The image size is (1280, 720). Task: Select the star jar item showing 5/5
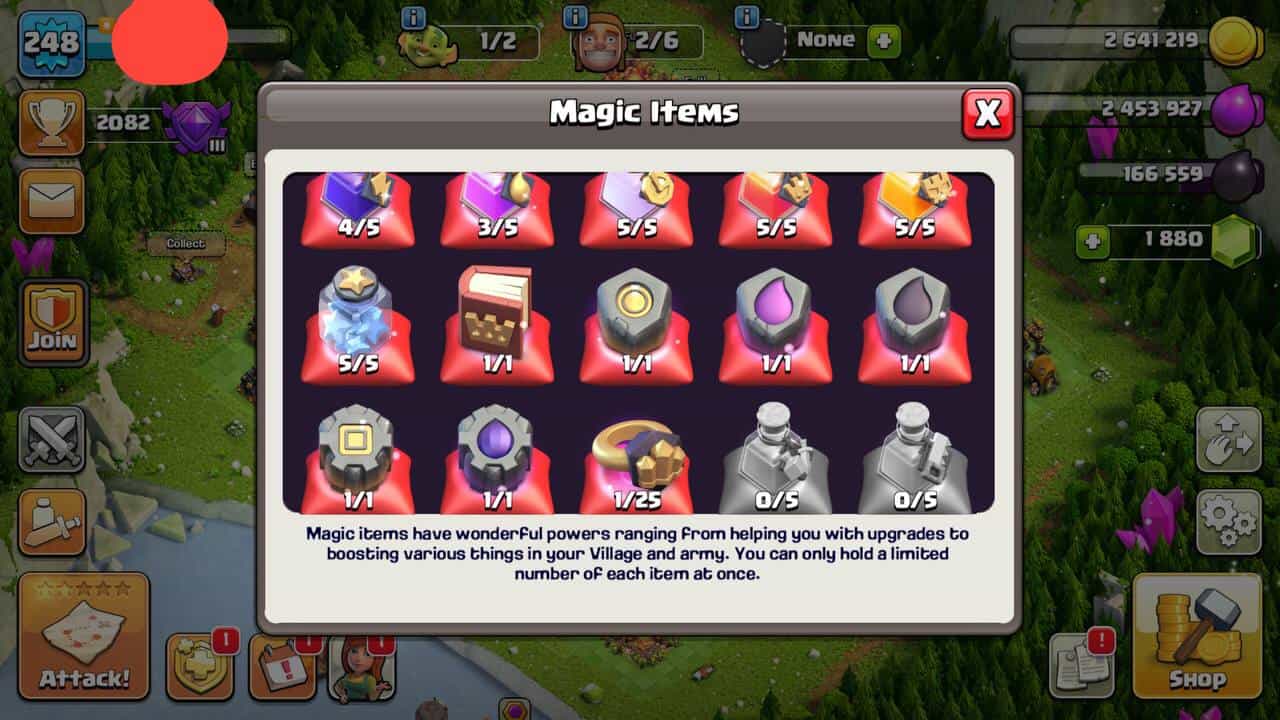pyautogui.click(x=358, y=324)
